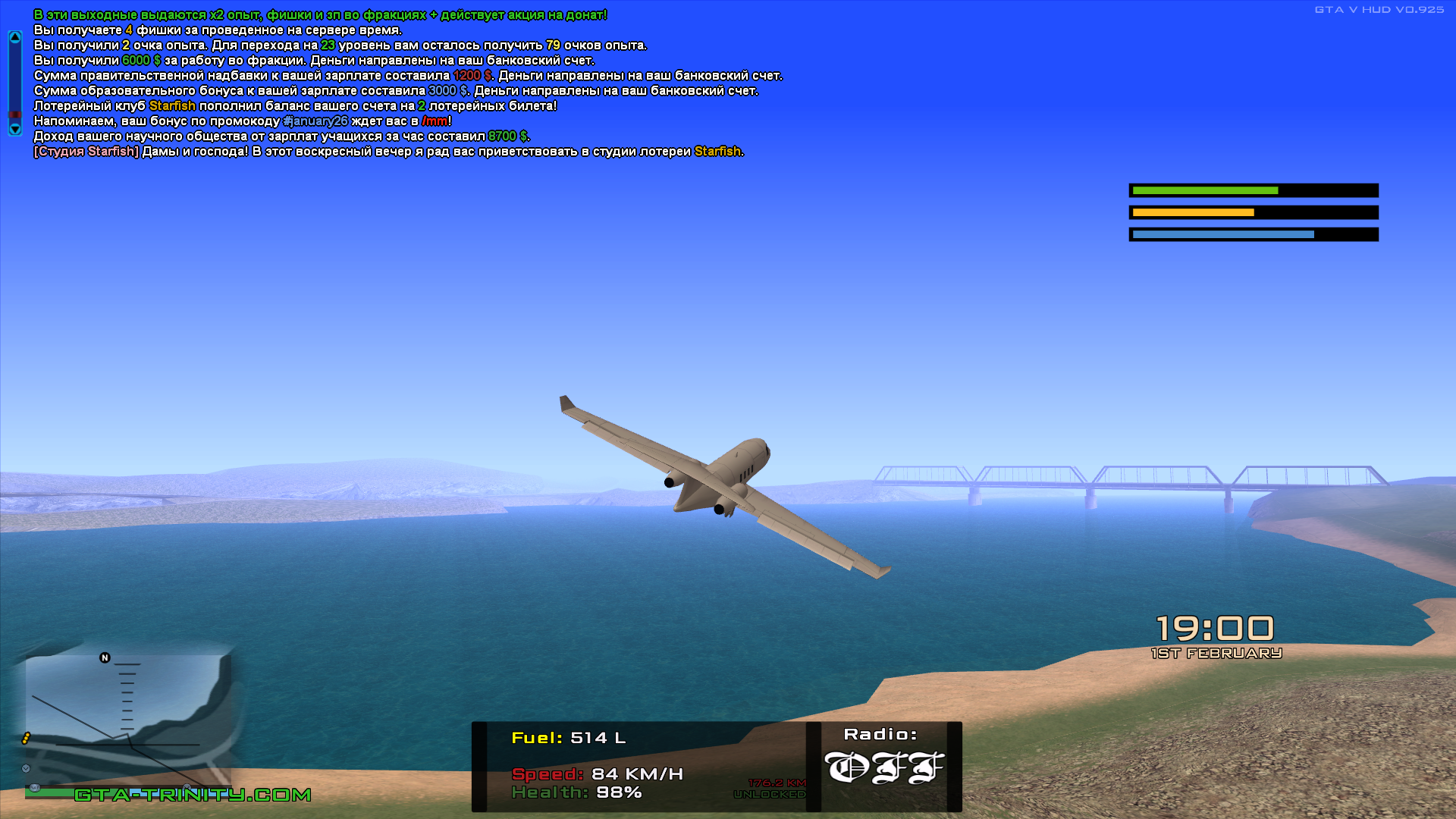Click the chat scrollbar down arrow

coord(14,129)
